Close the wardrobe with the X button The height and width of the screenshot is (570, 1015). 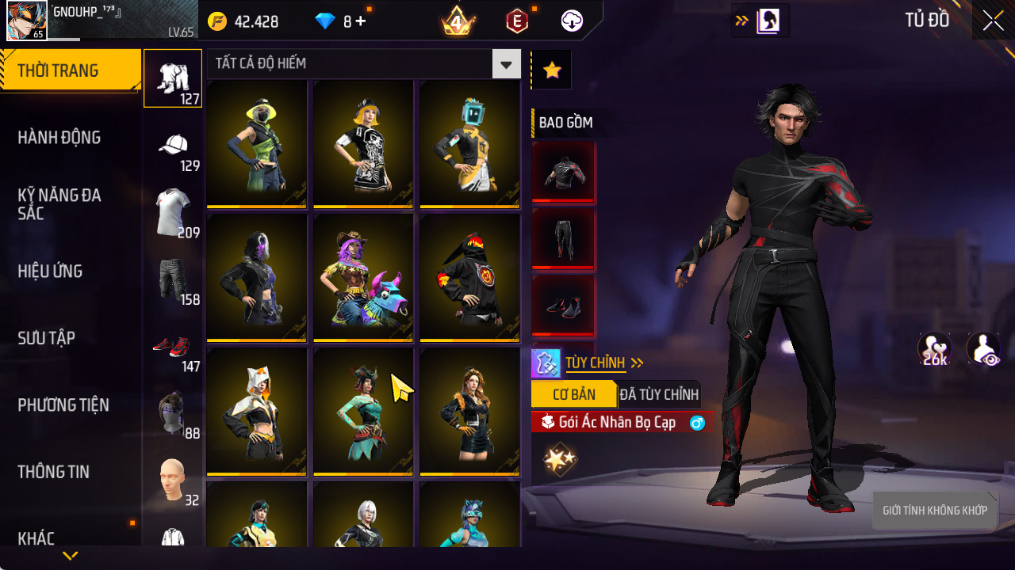[992, 21]
